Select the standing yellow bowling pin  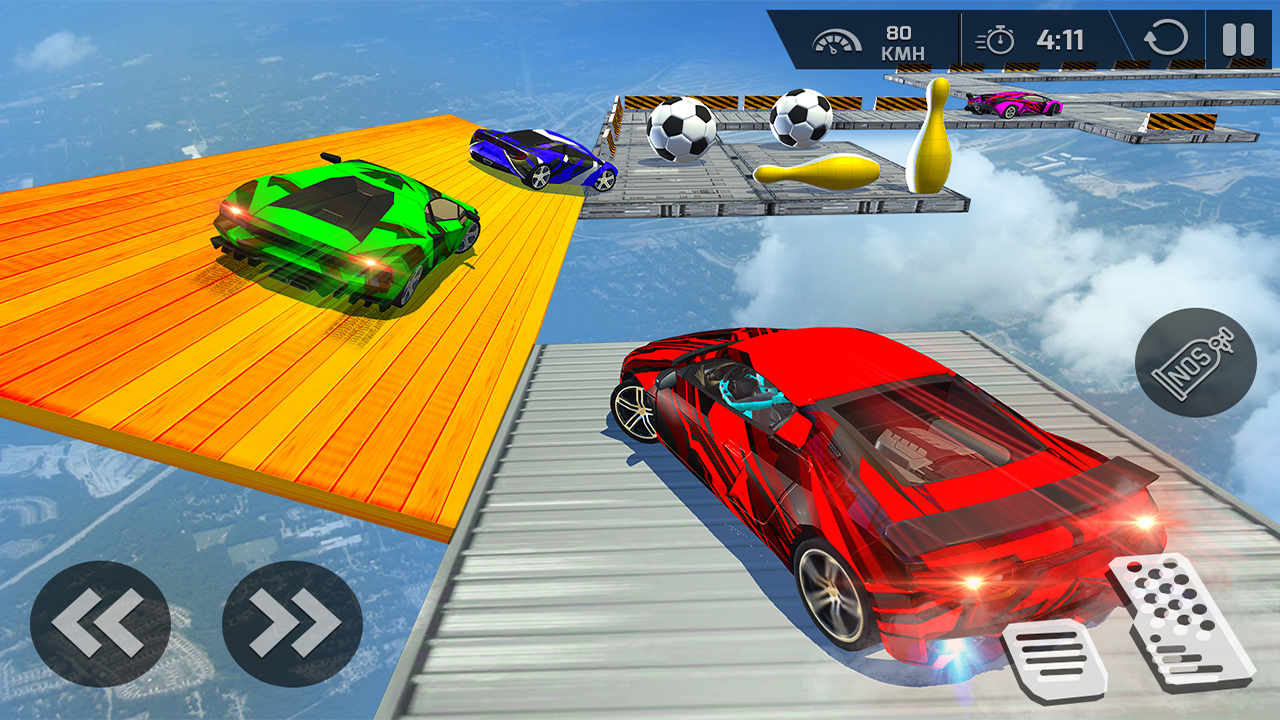click(932, 140)
